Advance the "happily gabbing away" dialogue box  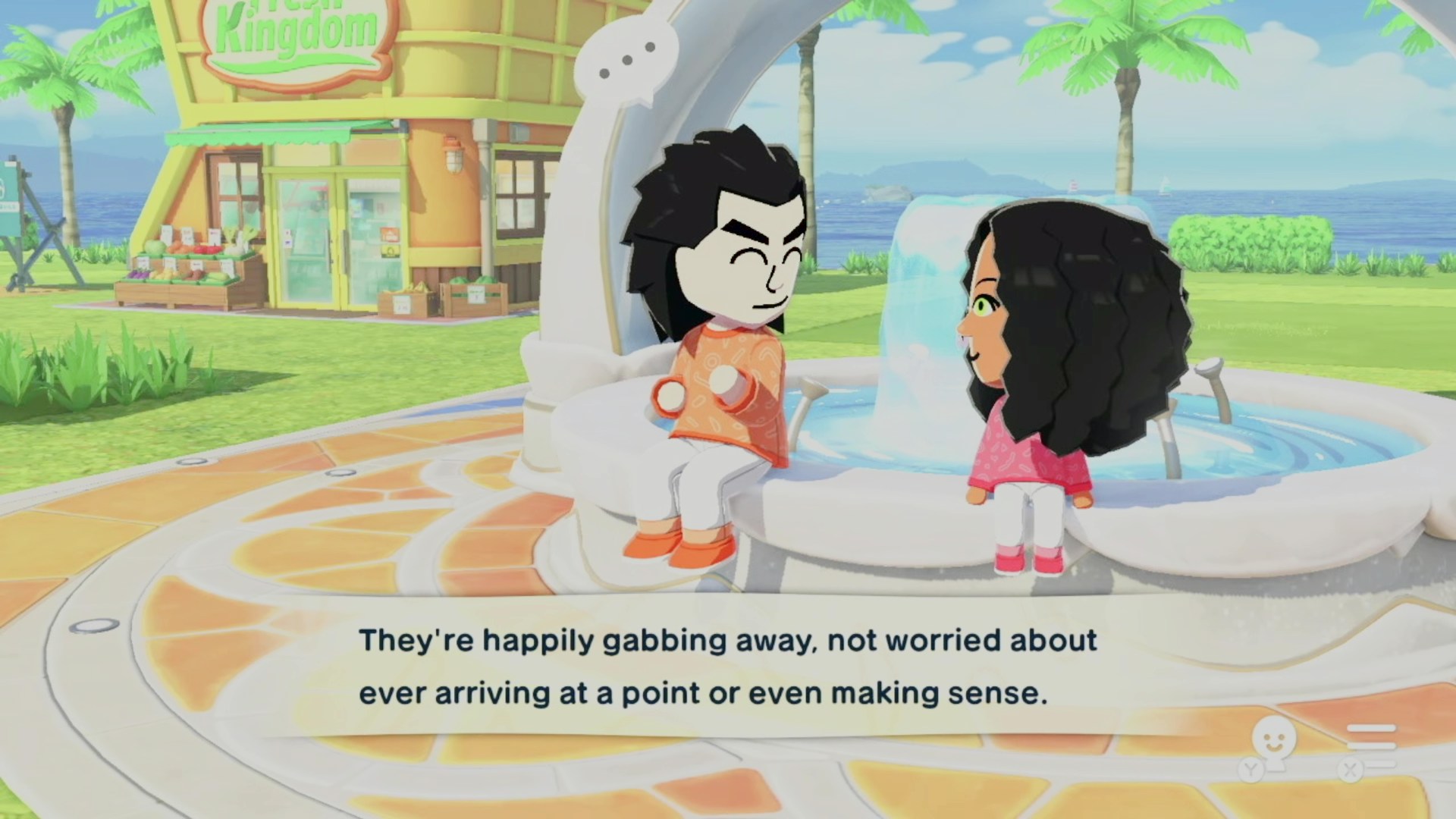click(x=726, y=667)
